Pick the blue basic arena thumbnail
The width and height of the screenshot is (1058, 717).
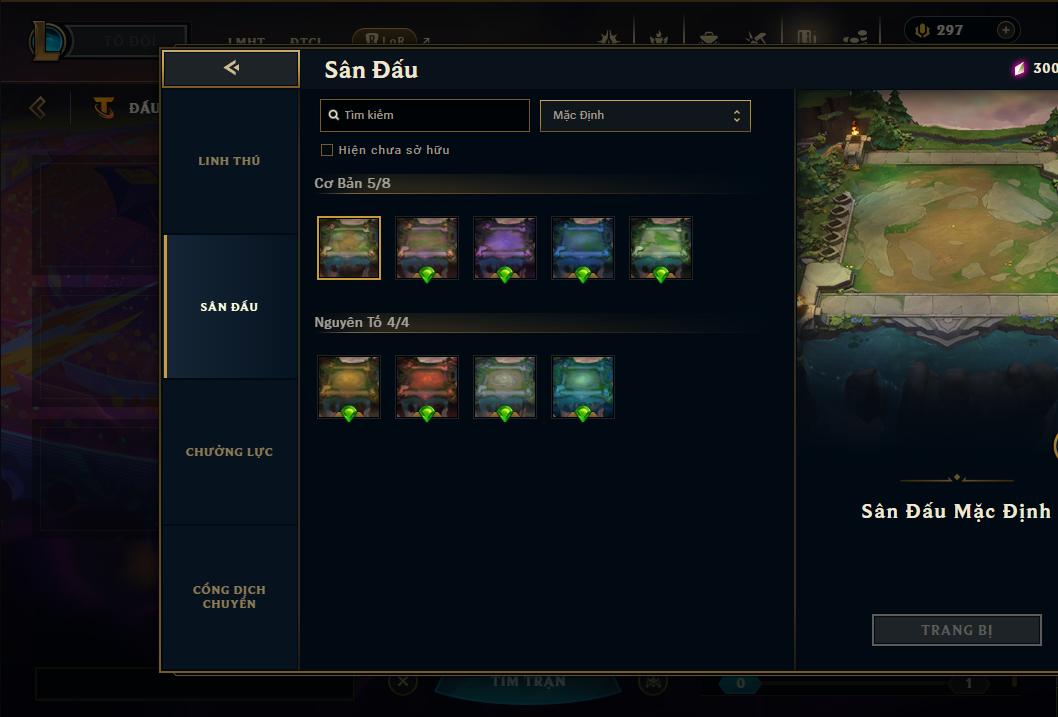(x=583, y=247)
